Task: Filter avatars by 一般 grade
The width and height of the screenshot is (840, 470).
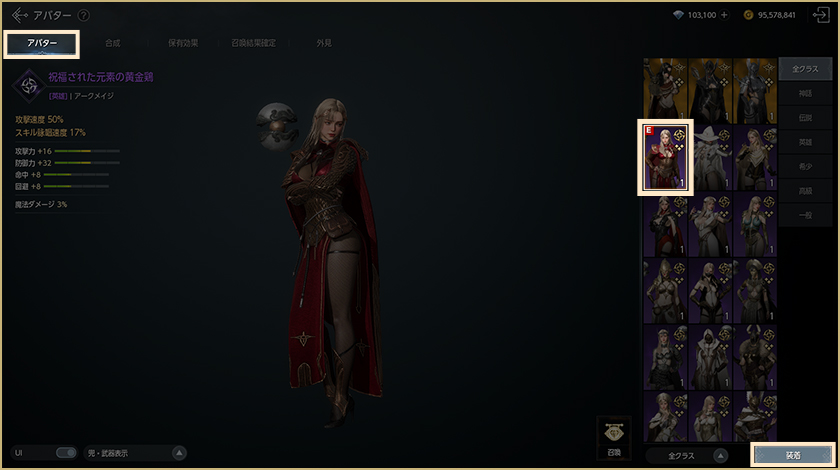Action: 805,216
